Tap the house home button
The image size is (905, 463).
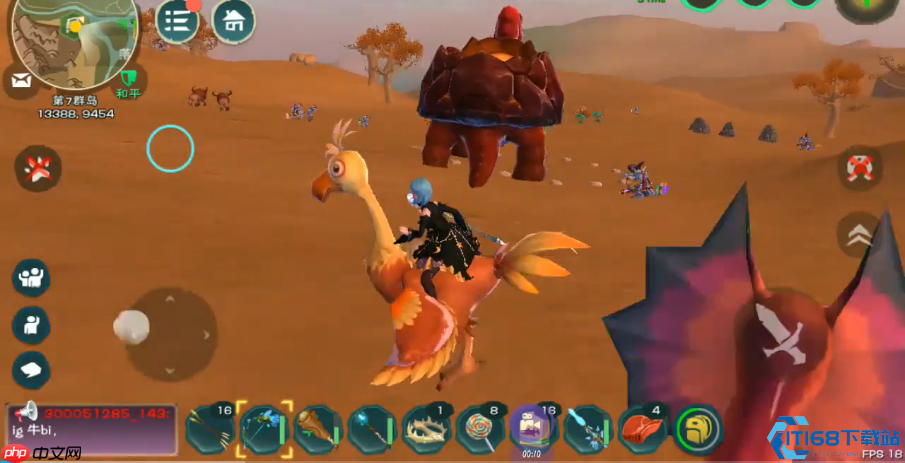pyautogui.click(x=233, y=20)
